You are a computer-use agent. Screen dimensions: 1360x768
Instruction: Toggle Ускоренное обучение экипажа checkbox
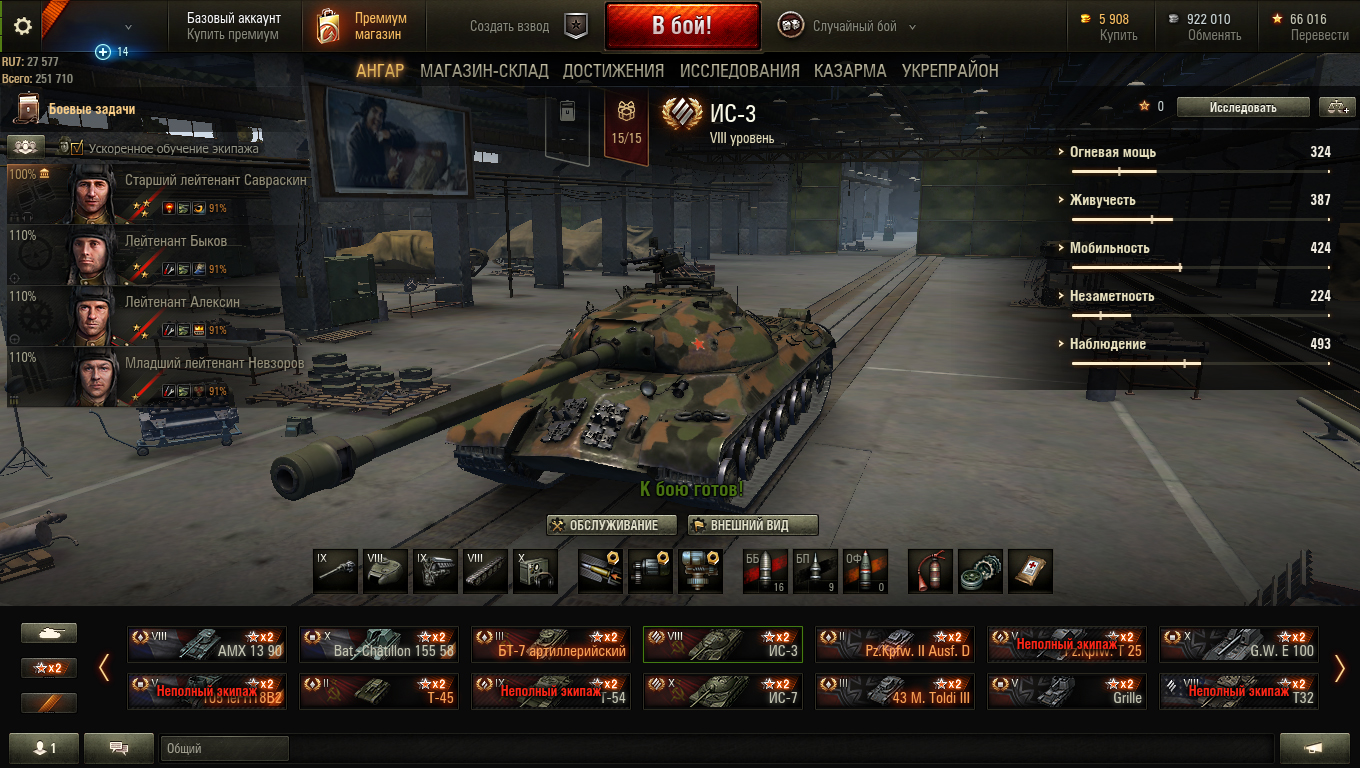[77, 148]
